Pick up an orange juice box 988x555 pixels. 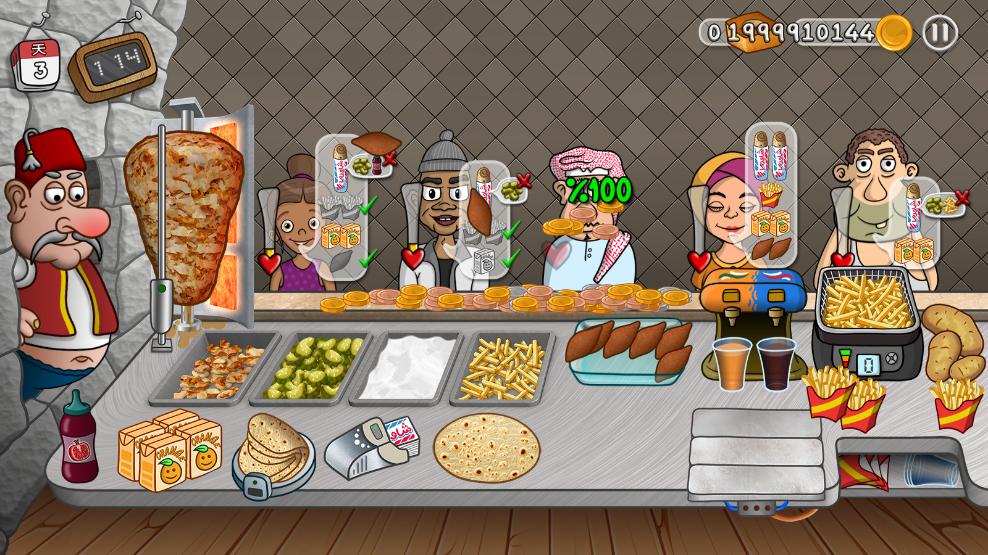pos(168,450)
